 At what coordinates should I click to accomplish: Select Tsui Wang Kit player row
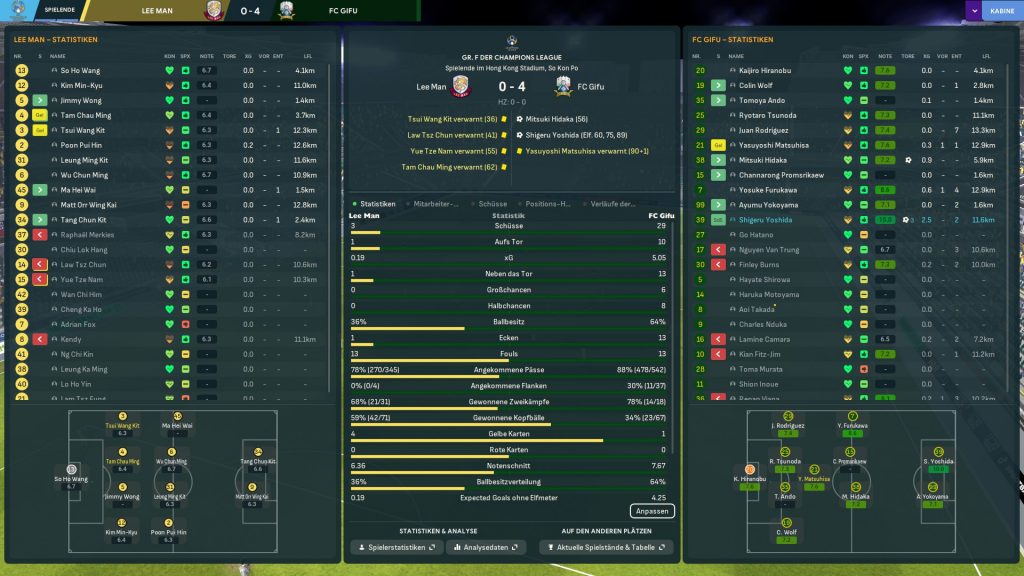point(83,130)
